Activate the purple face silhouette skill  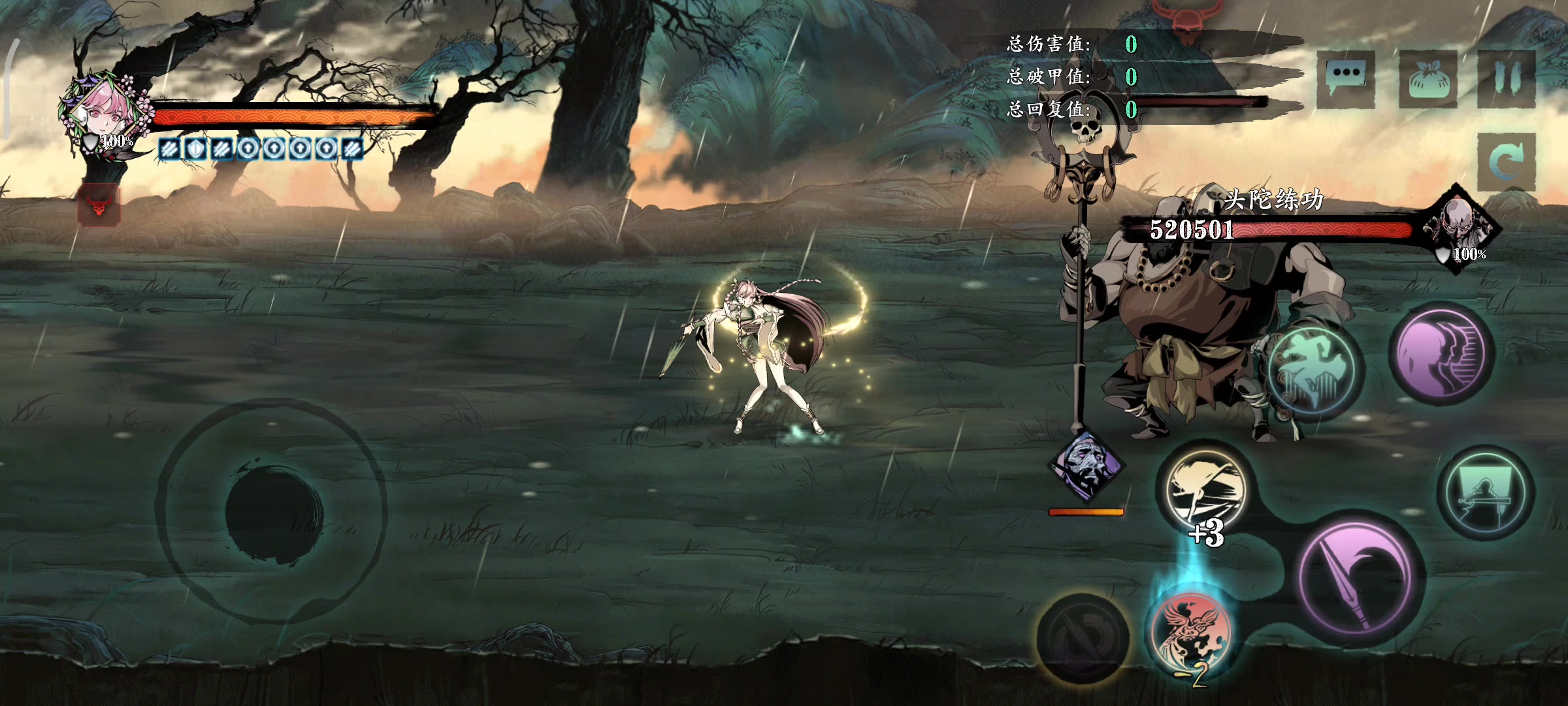coord(1442,354)
